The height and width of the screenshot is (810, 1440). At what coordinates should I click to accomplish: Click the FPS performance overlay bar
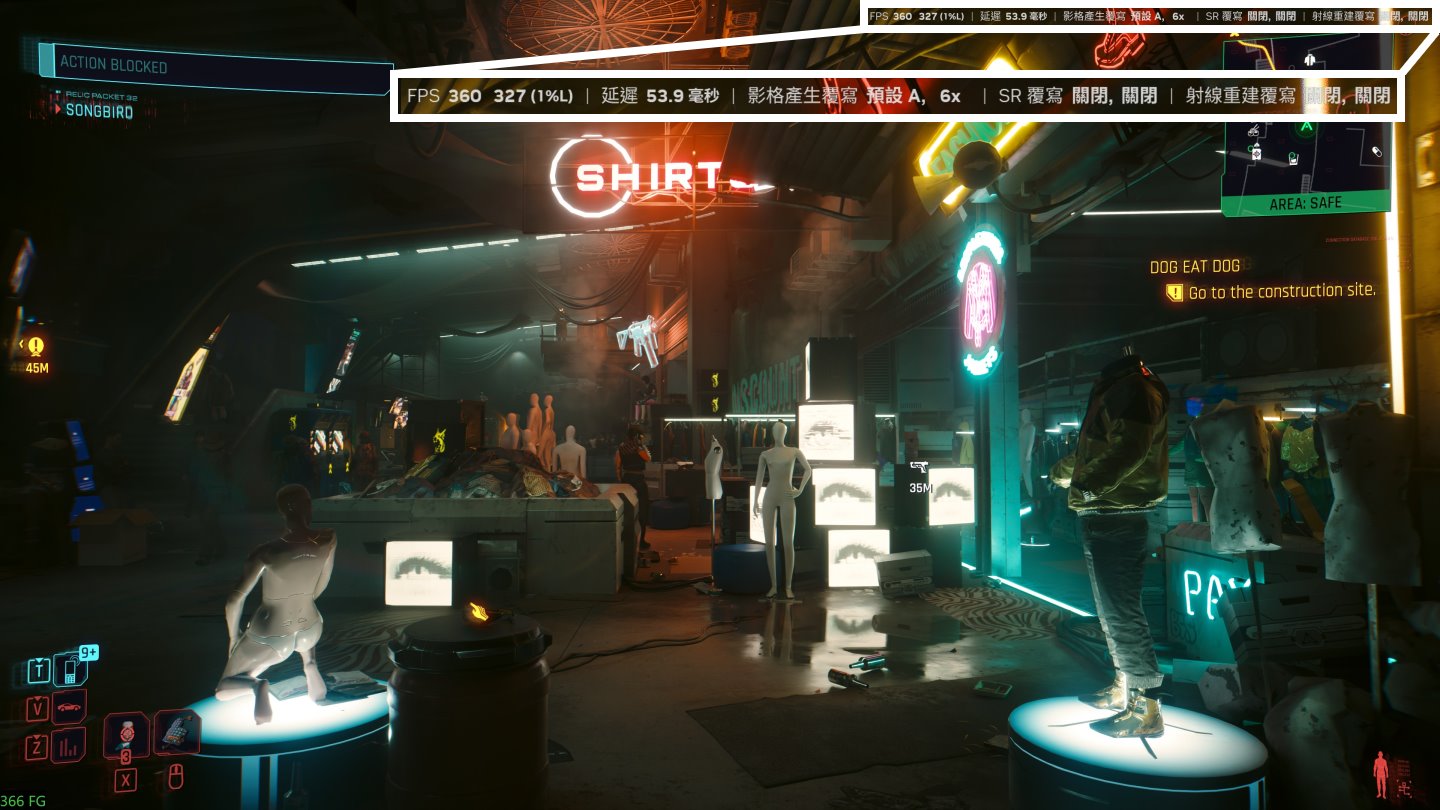[x=898, y=96]
